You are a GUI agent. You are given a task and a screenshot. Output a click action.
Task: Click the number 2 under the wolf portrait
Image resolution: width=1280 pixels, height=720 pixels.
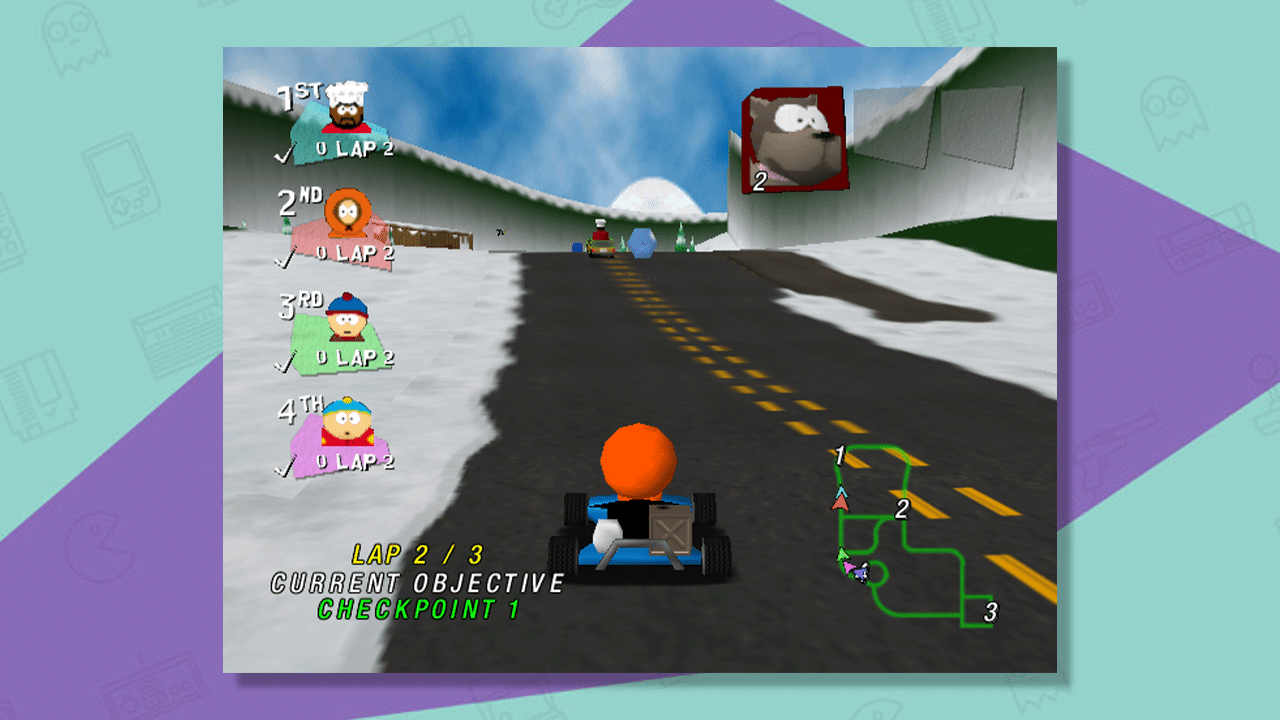[x=759, y=181]
